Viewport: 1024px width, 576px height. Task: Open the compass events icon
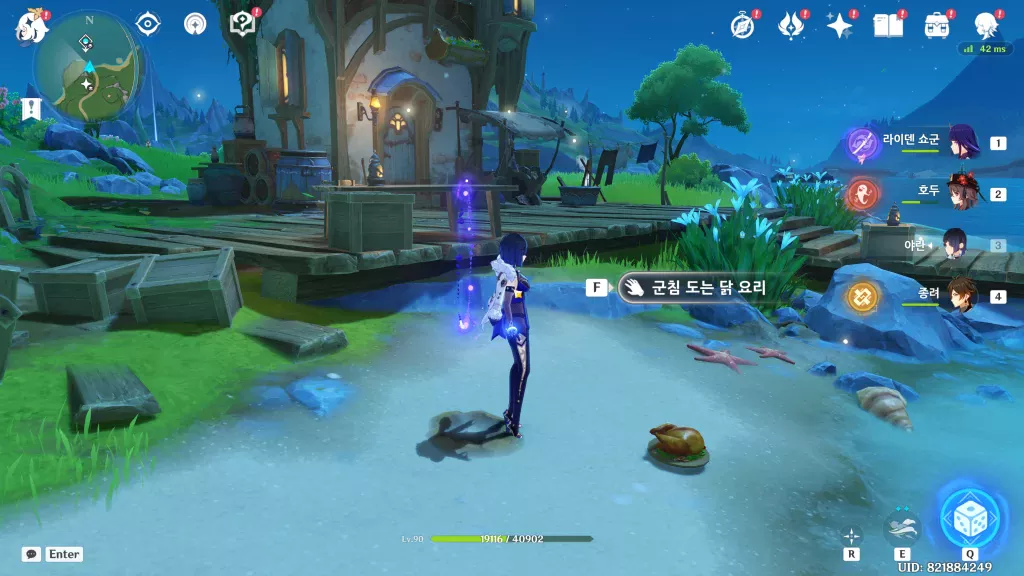tap(742, 25)
